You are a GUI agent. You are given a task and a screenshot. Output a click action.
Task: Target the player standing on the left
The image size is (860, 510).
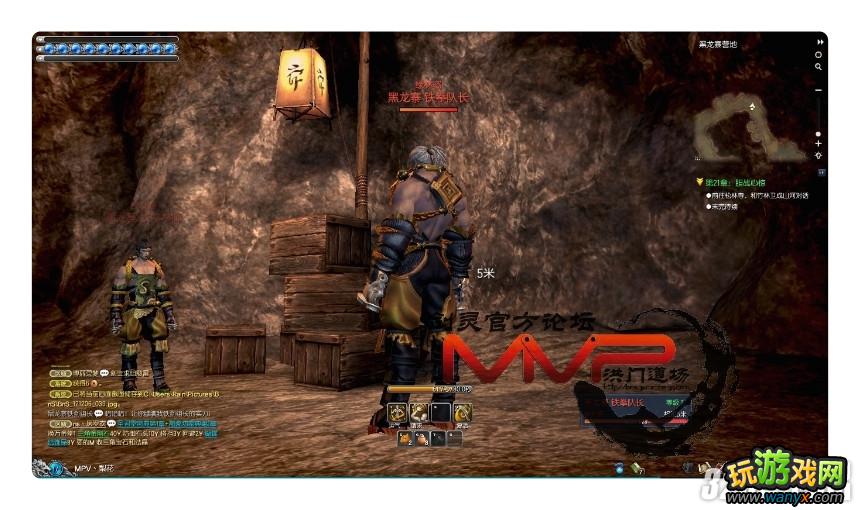pos(143,305)
